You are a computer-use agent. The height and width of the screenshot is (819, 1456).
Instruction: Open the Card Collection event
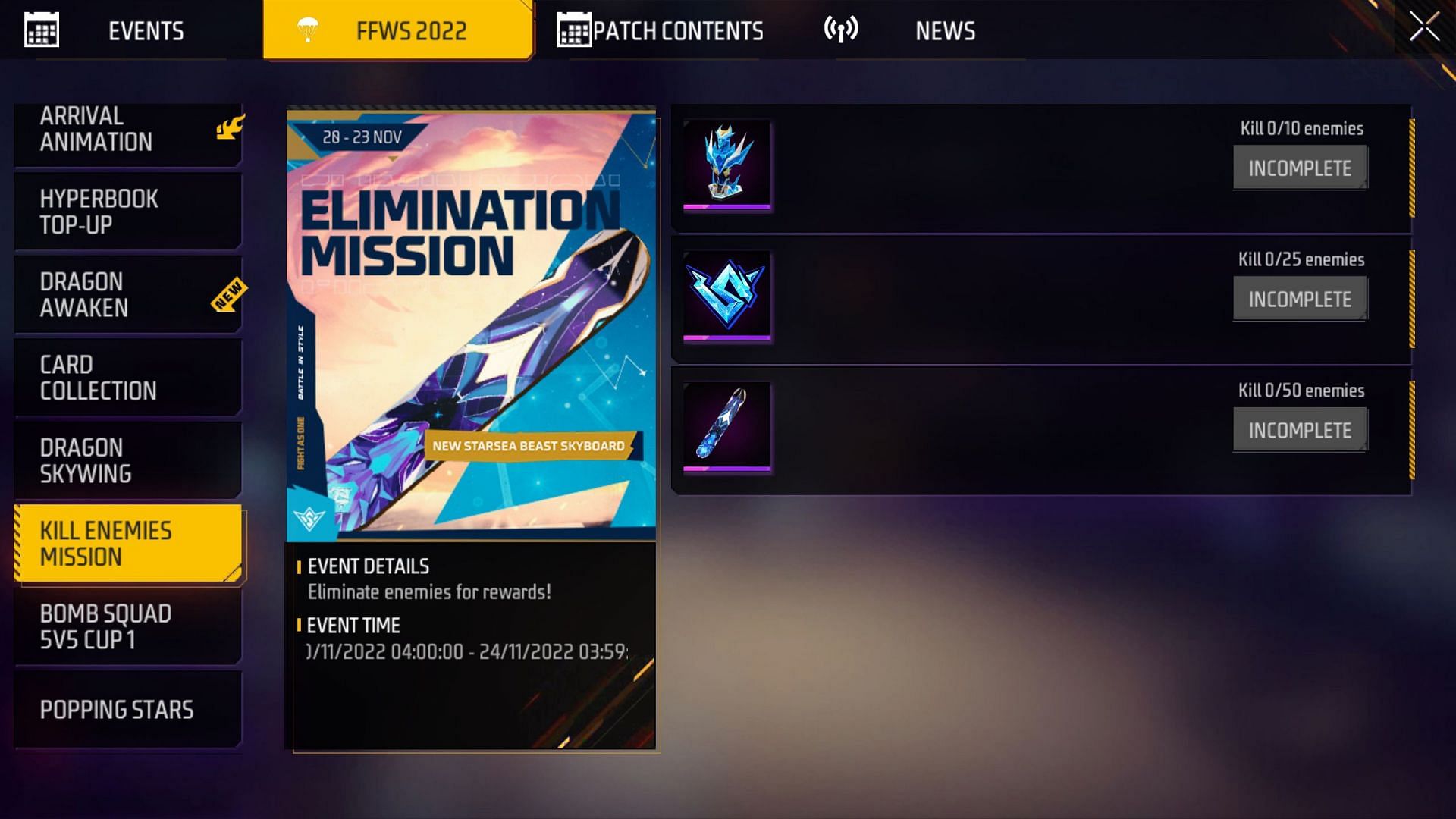pyautogui.click(x=127, y=378)
